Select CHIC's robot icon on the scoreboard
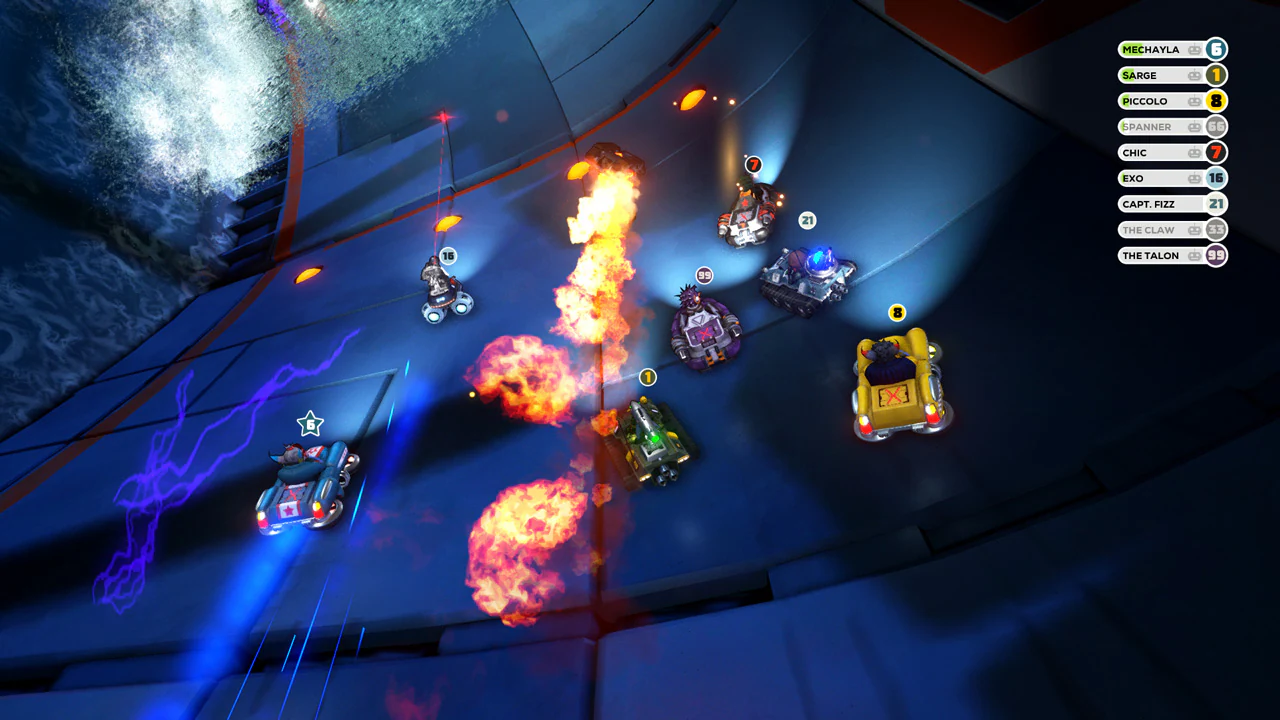1280x720 pixels. coord(1194,152)
